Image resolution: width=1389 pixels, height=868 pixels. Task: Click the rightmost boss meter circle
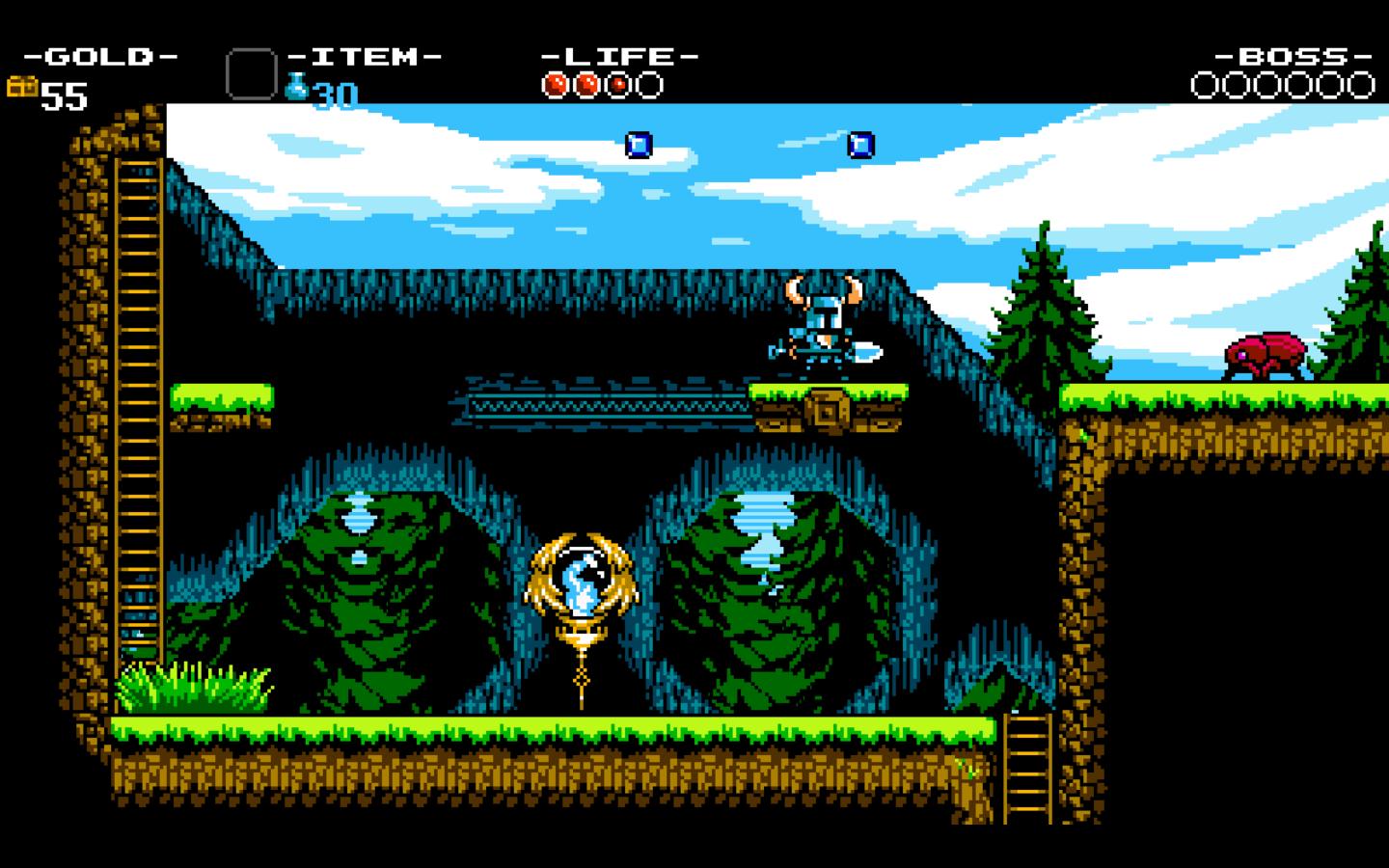[x=1361, y=87]
